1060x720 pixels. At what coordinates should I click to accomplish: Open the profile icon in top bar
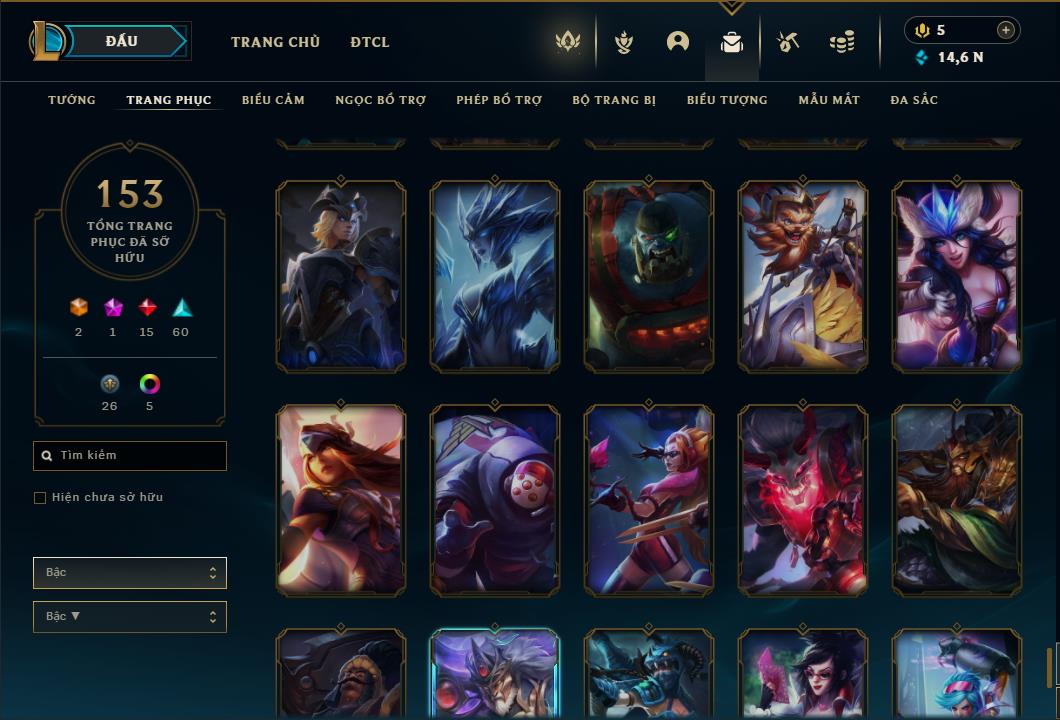click(x=678, y=42)
